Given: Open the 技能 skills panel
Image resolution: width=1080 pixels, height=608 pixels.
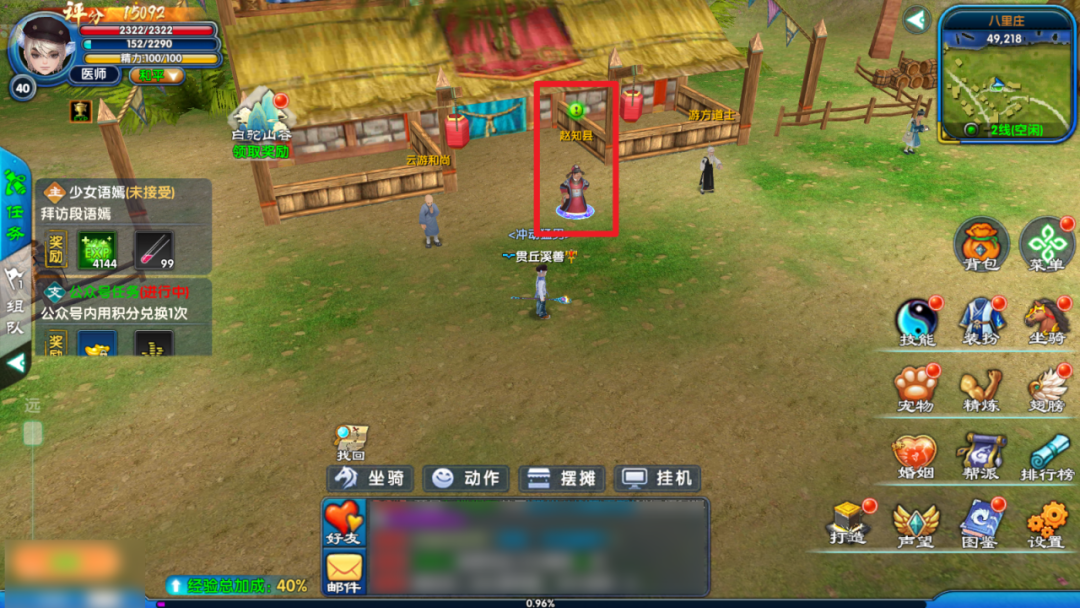Looking at the screenshot, I should pyautogui.click(x=916, y=322).
